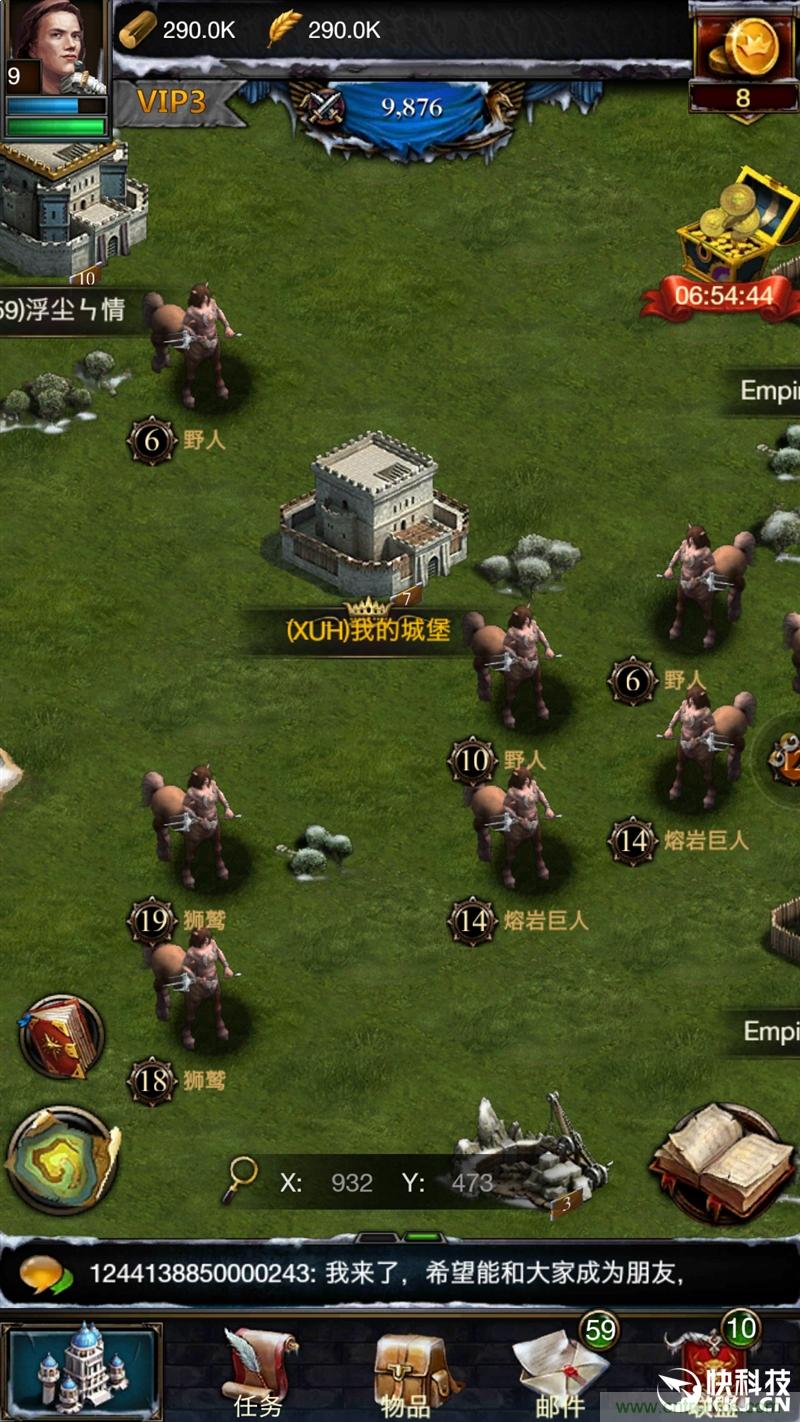Open the 邮件 mail inbox

(x=562, y=1368)
